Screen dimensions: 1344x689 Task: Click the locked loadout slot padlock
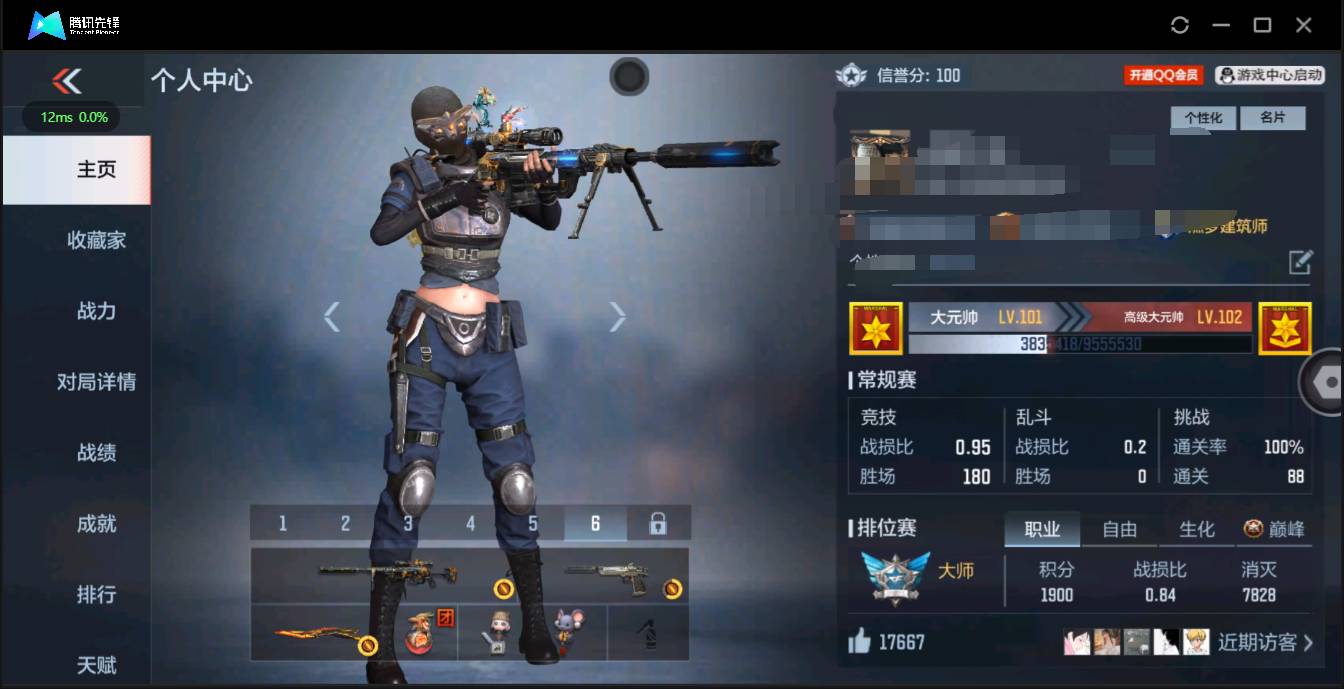click(658, 523)
